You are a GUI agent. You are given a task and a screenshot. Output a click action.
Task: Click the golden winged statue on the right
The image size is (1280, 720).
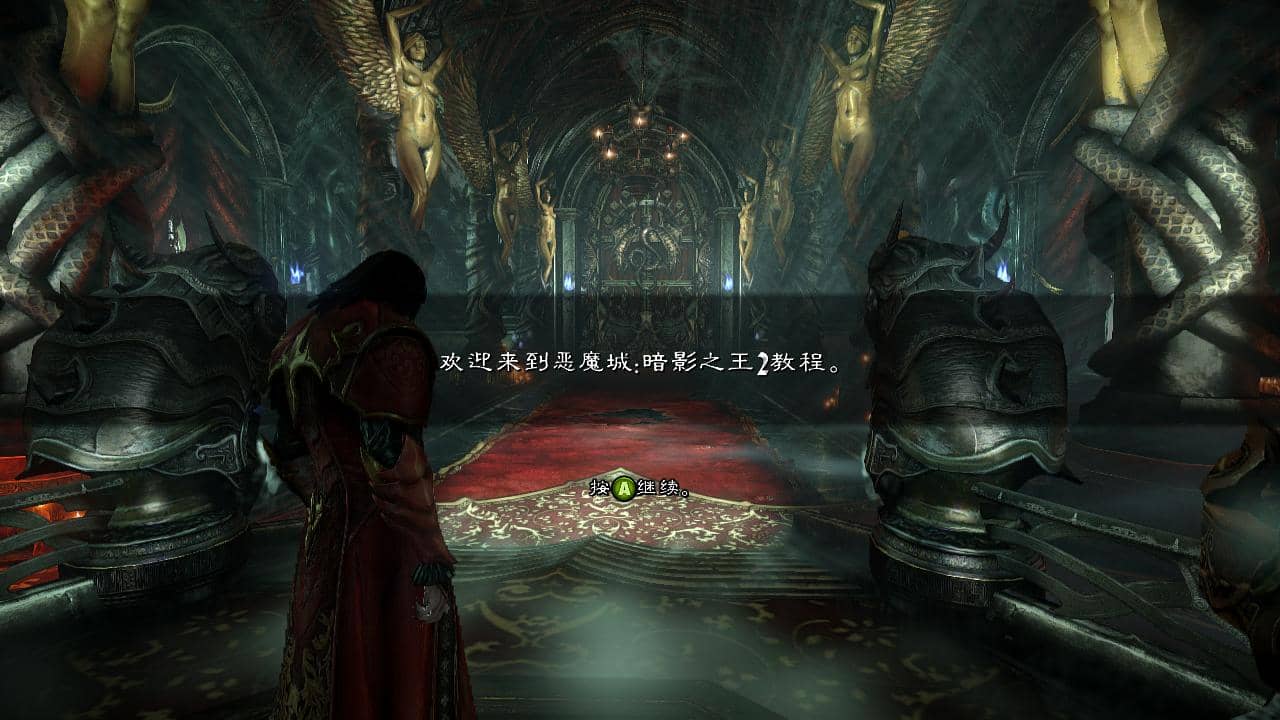click(x=852, y=90)
